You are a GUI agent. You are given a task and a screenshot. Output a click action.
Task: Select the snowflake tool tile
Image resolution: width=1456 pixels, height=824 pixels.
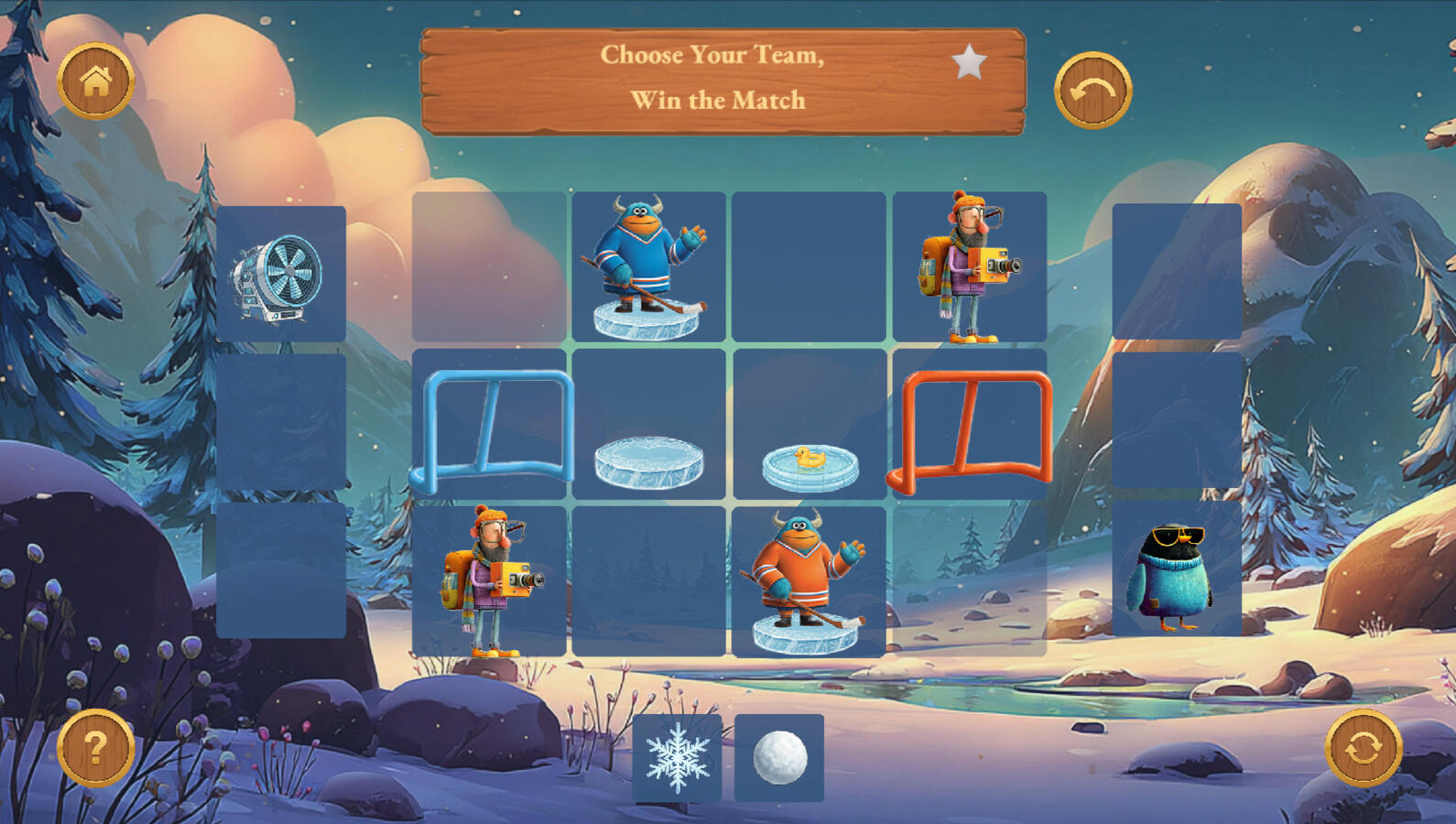point(678,758)
